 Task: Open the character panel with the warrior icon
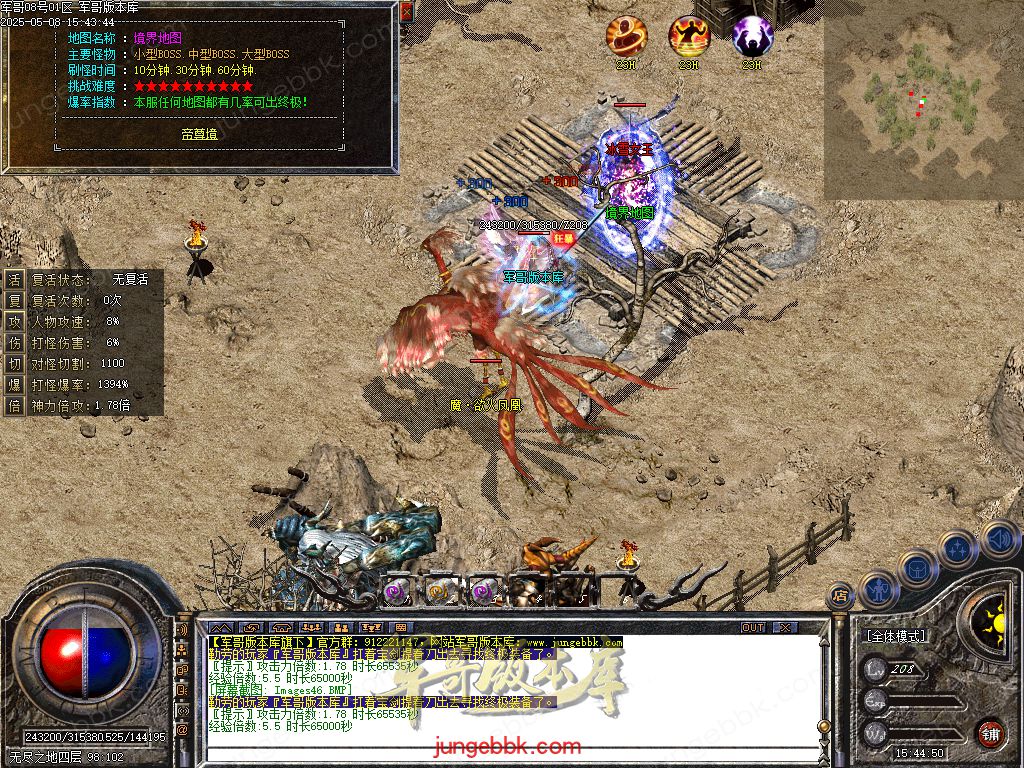[x=877, y=590]
